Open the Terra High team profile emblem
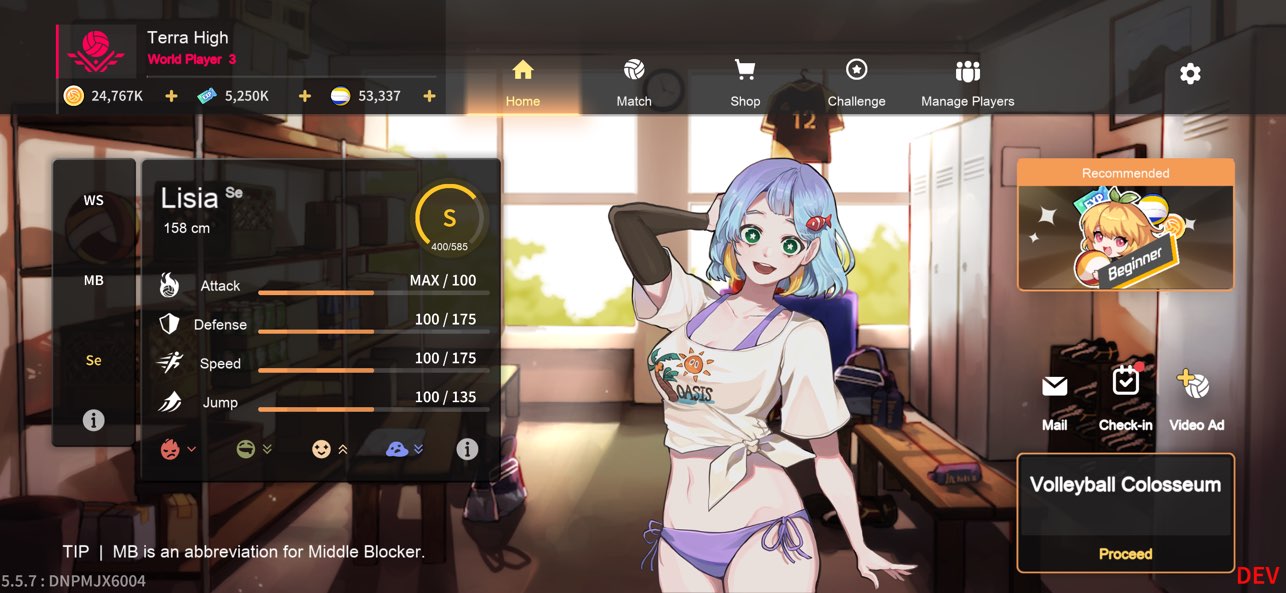Screen dimensions: 1286x593 point(95,51)
